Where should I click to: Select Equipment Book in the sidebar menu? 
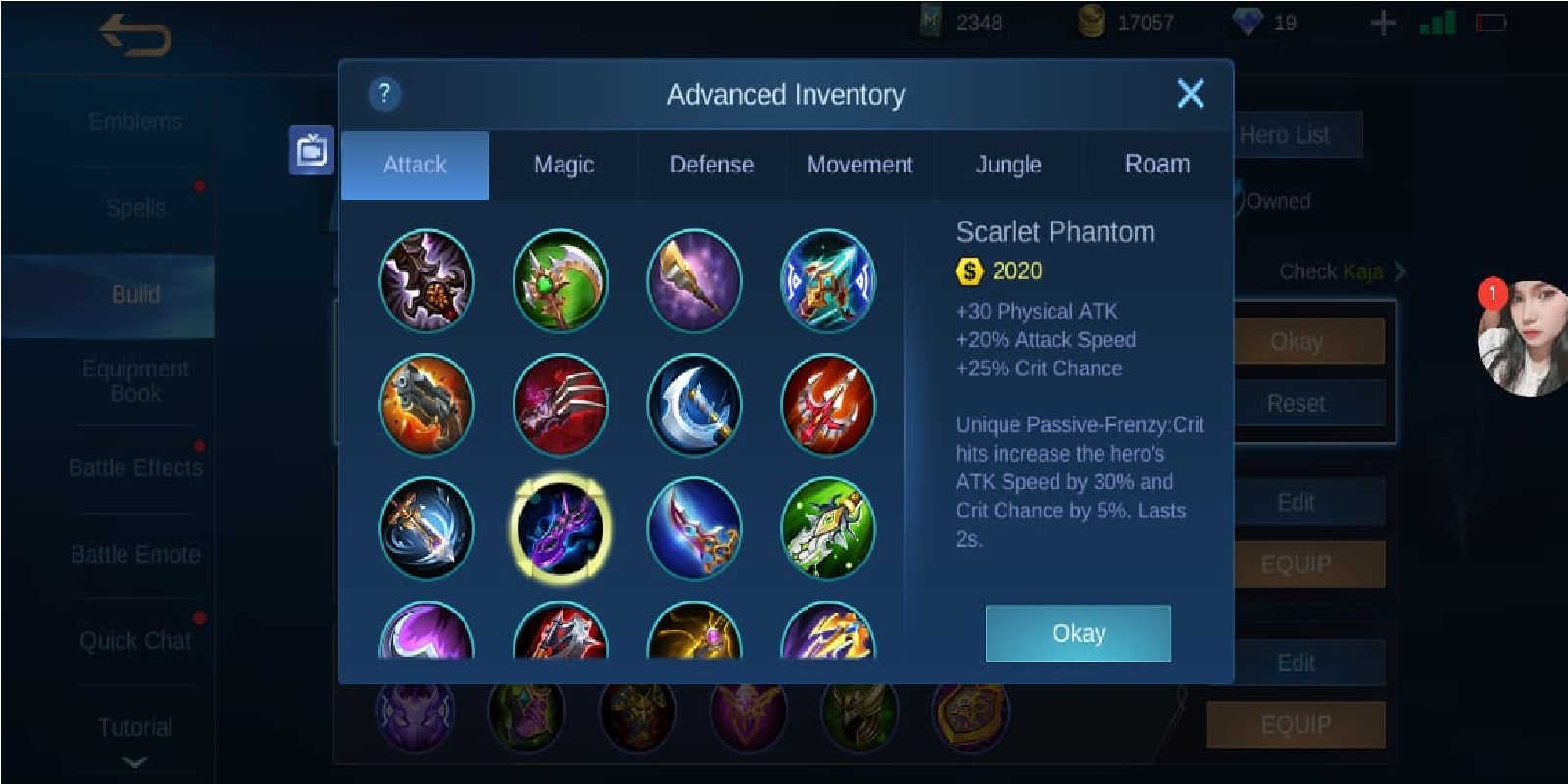135,380
